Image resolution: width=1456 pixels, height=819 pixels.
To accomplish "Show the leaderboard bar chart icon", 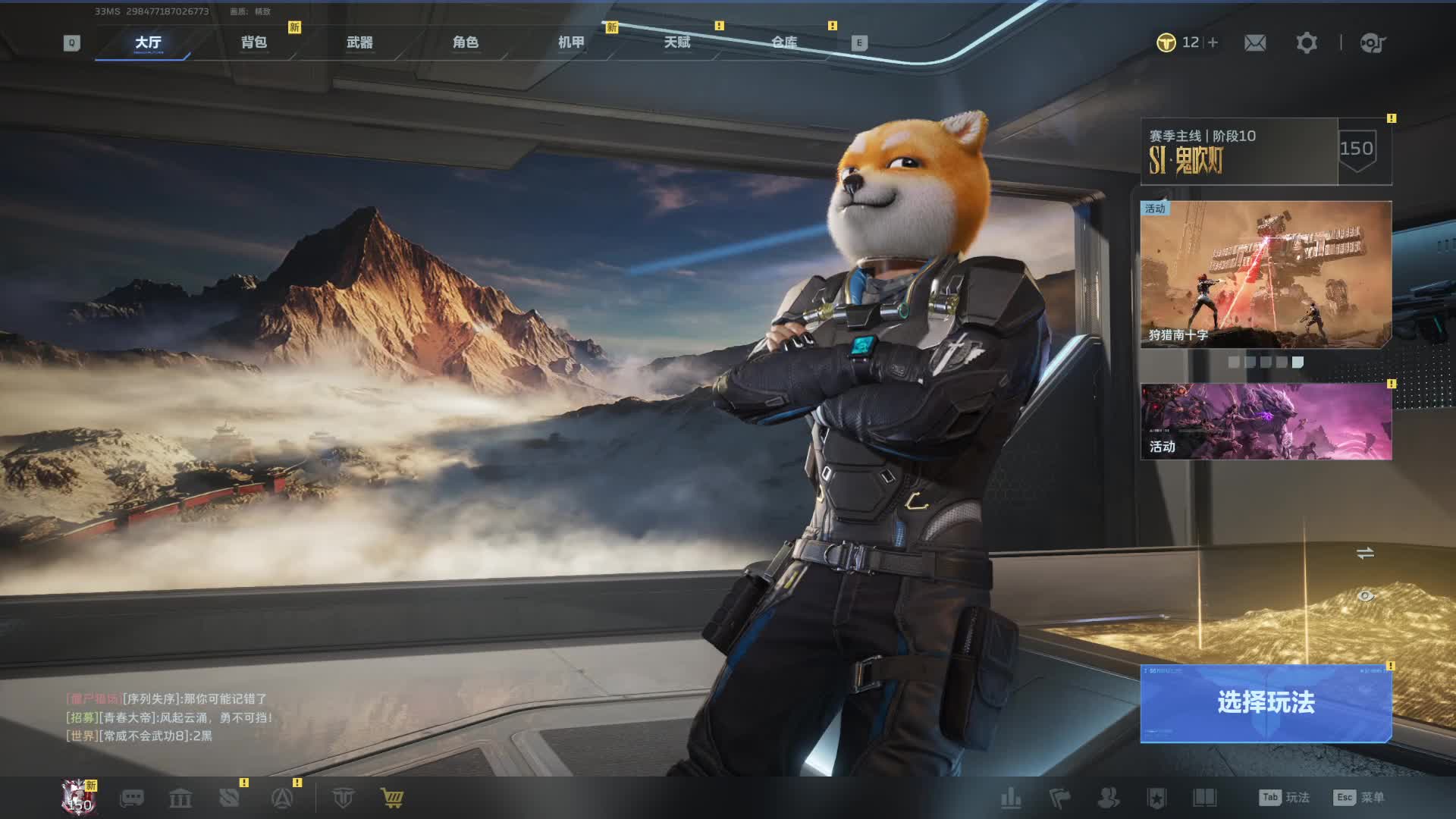I will (x=1011, y=798).
